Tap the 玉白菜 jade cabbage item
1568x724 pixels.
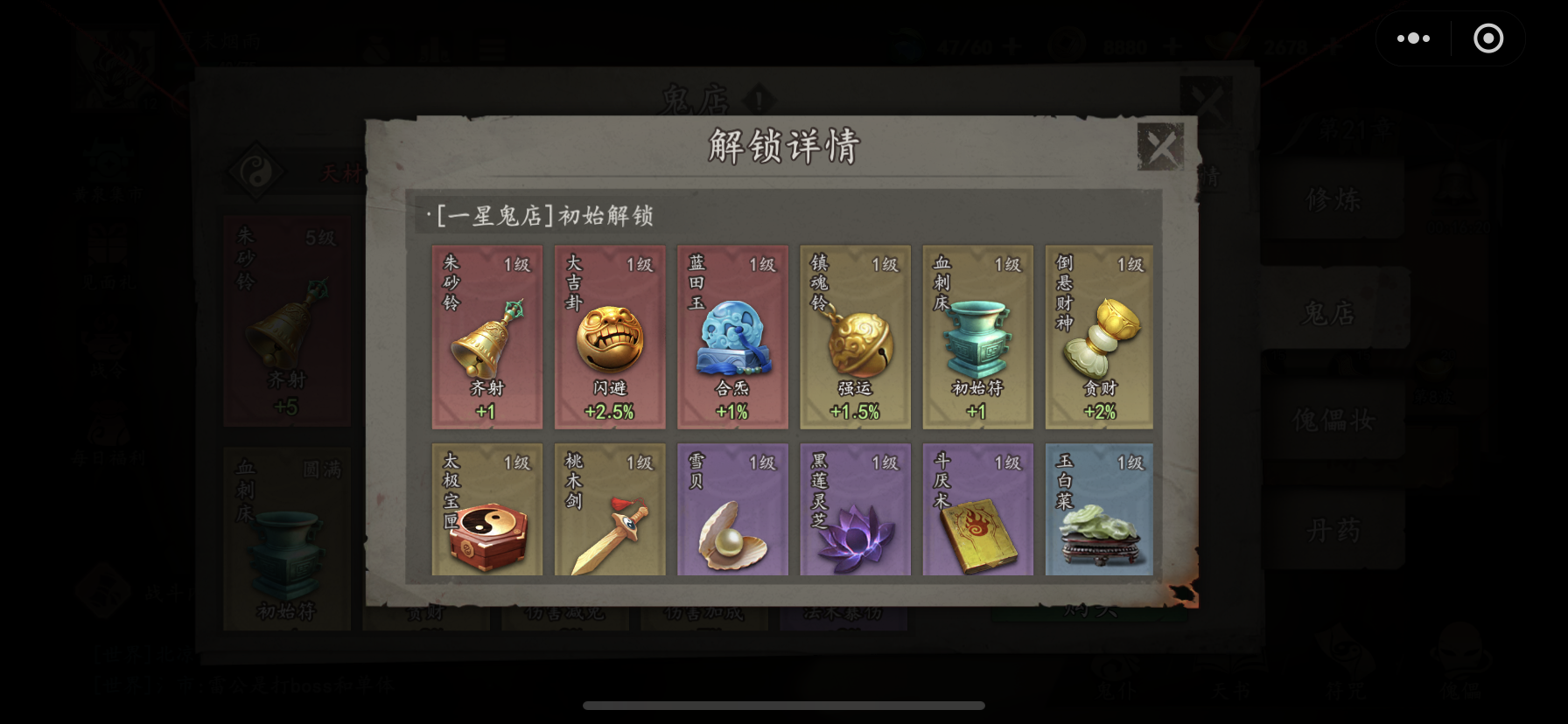pos(1099,510)
